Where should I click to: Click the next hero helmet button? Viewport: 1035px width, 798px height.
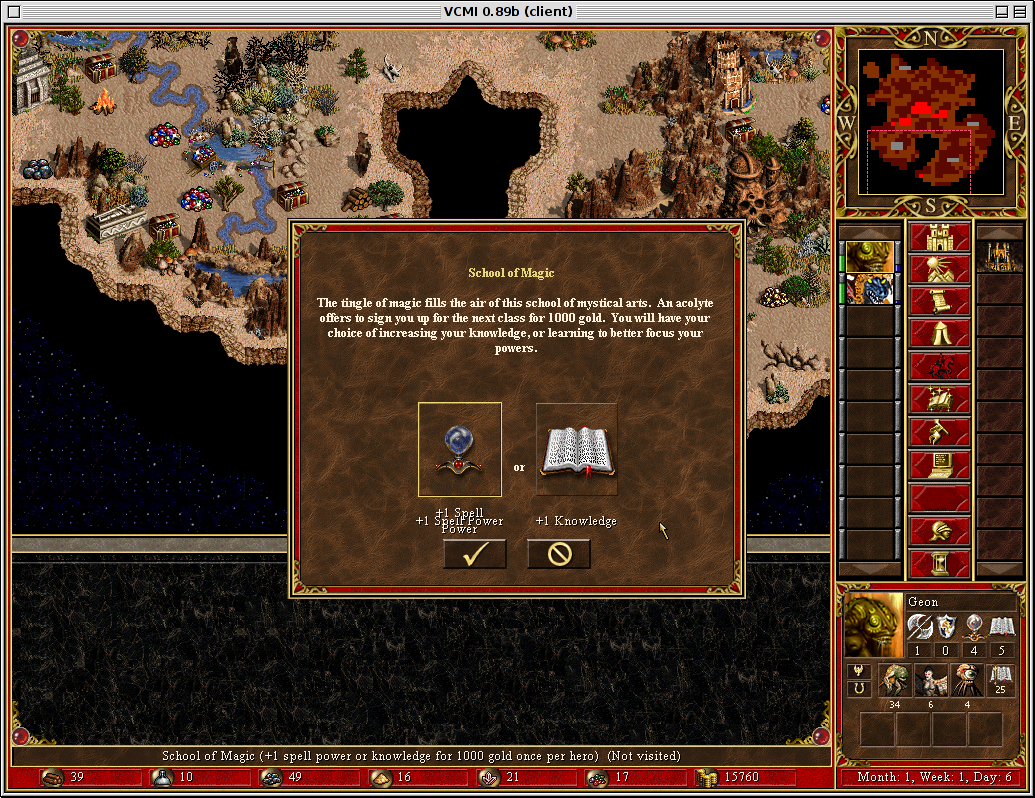[939, 531]
